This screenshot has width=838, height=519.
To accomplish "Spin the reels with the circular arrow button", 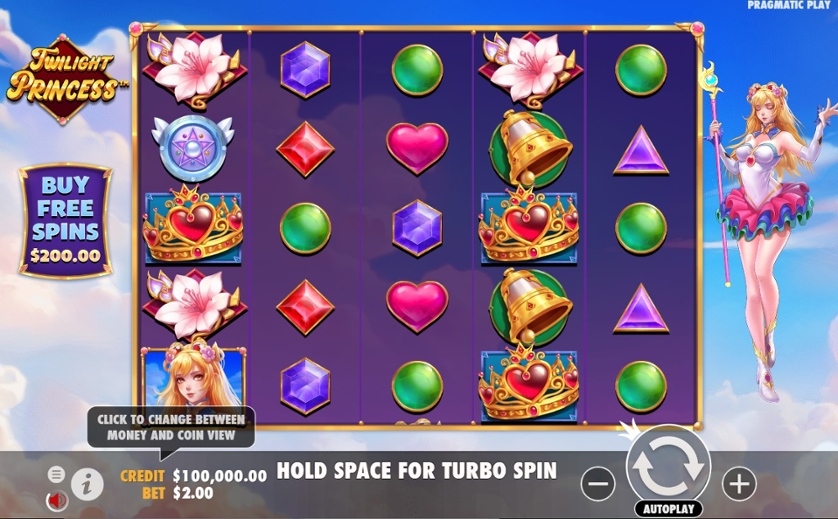I will (x=668, y=465).
